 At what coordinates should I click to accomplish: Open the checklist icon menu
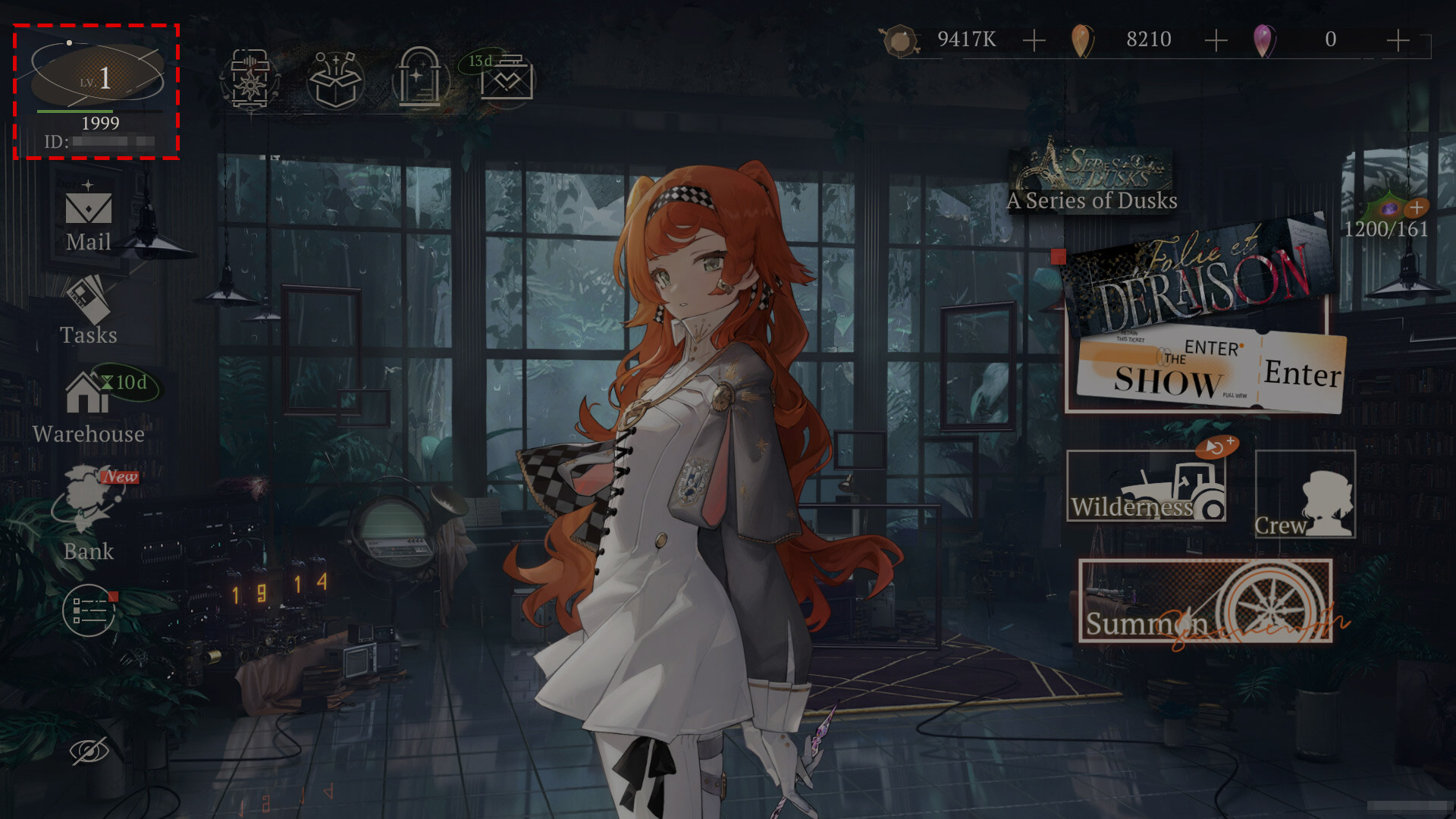89,610
